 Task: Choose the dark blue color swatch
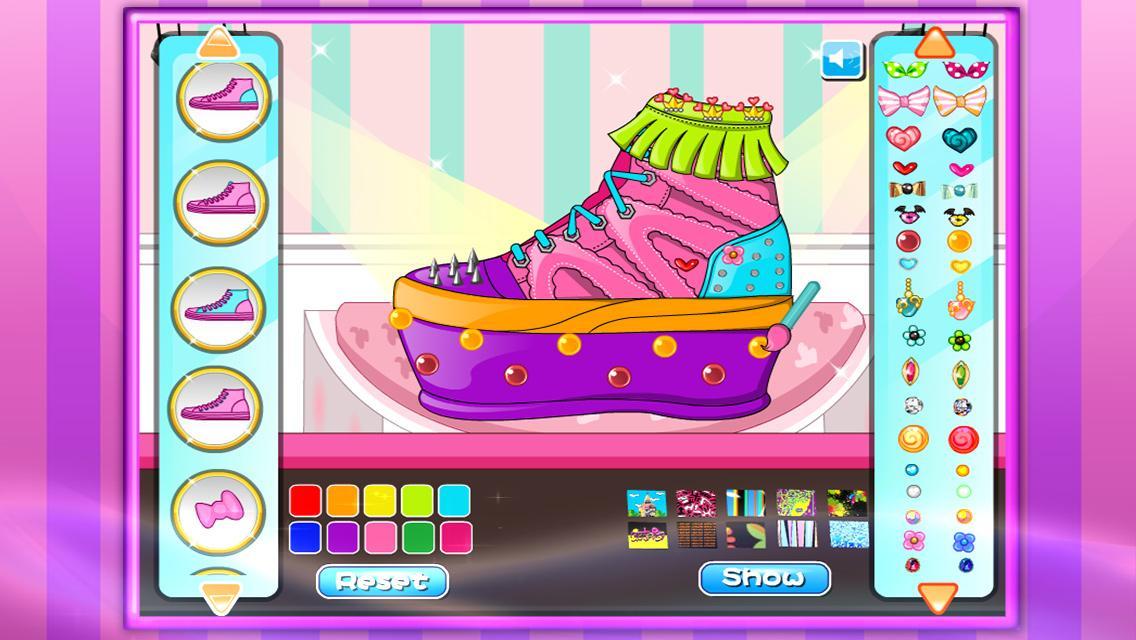(306, 537)
